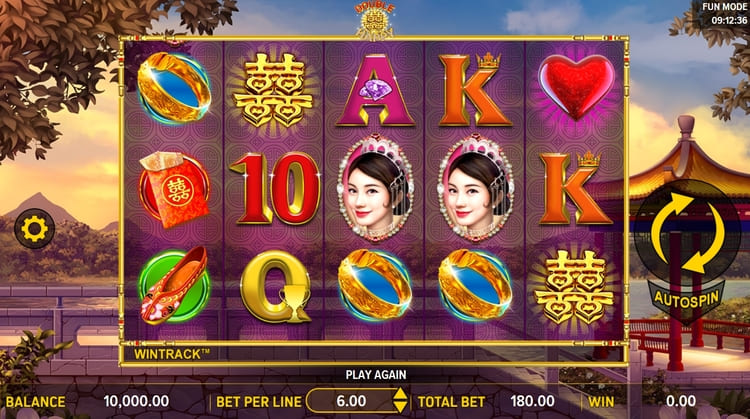Increase bet per line with up arrow
This screenshot has width=750, height=419.
tap(400, 395)
